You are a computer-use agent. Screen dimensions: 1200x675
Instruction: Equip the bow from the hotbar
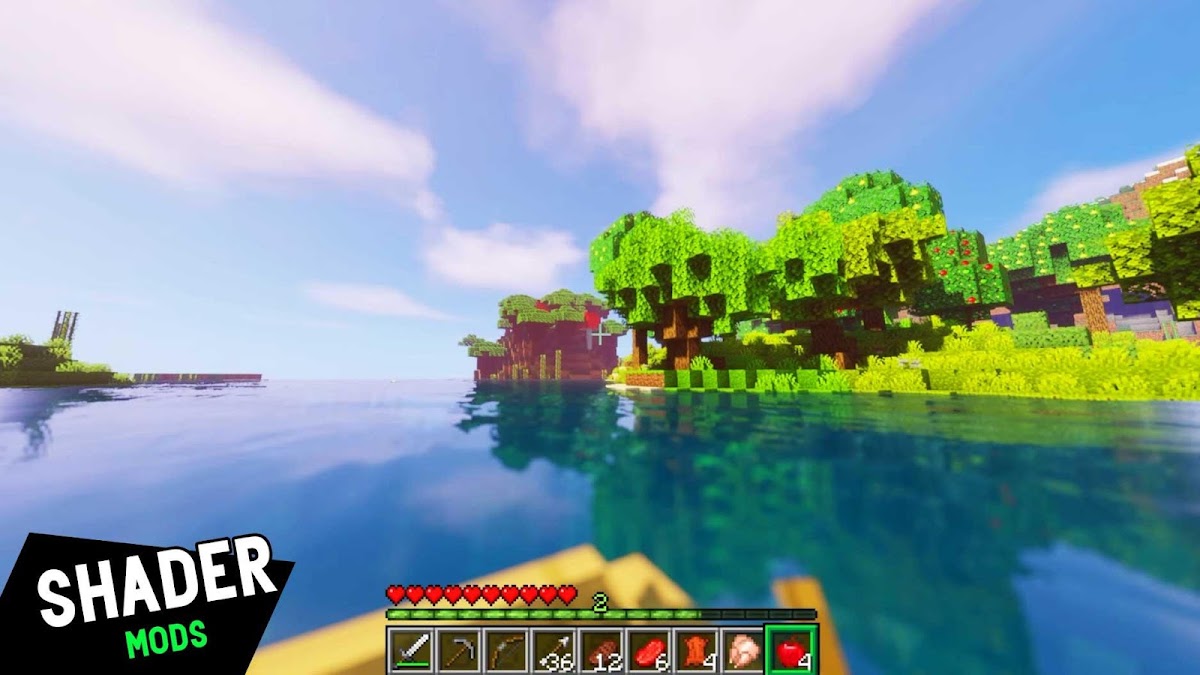point(506,651)
